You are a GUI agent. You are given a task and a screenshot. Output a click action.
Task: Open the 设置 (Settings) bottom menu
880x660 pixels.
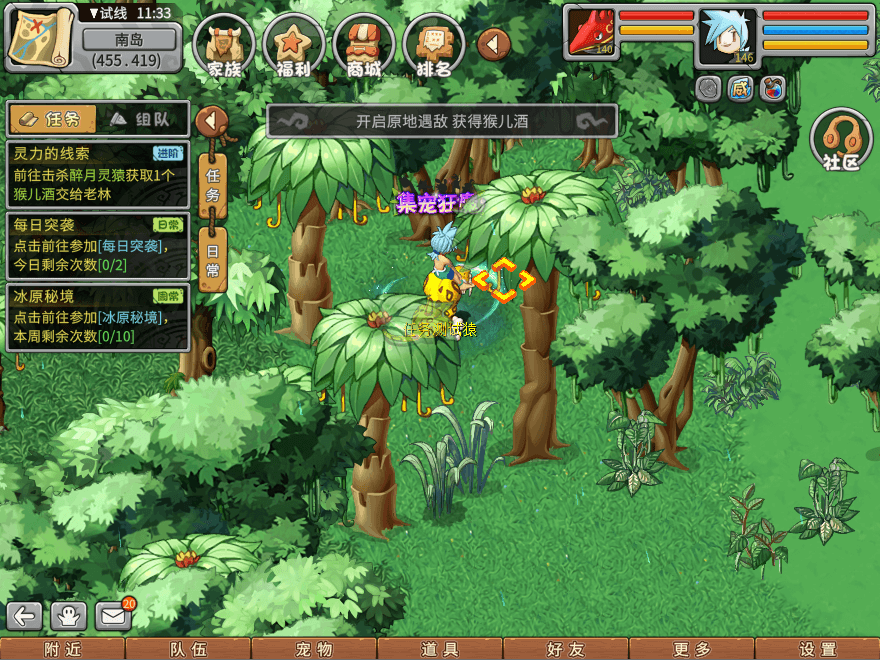[817, 649]
